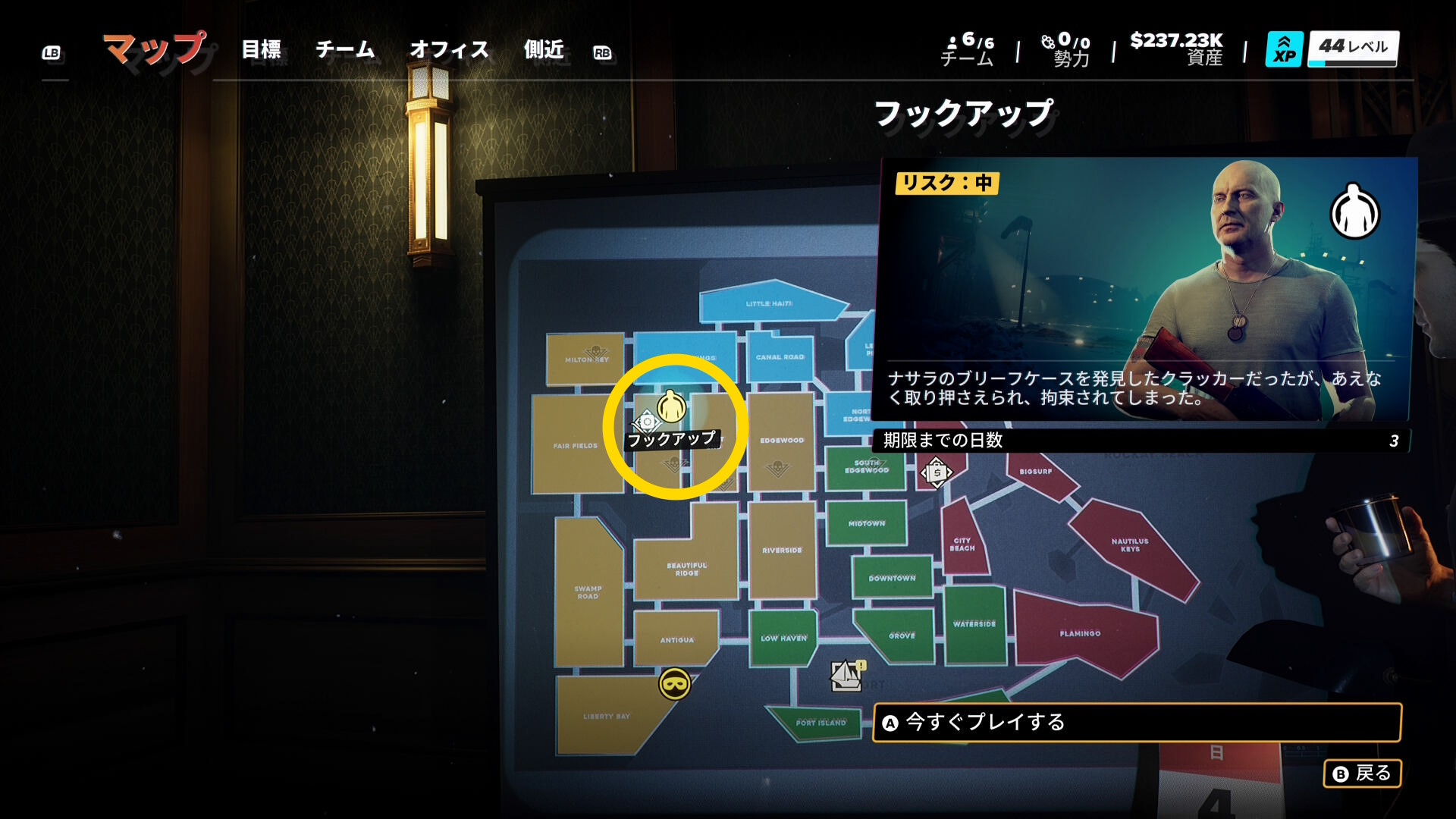The height and width of the screenshot is (819, 1456).
Task: Open the フックアップ mission preview card
Action: coord(1145,288)
